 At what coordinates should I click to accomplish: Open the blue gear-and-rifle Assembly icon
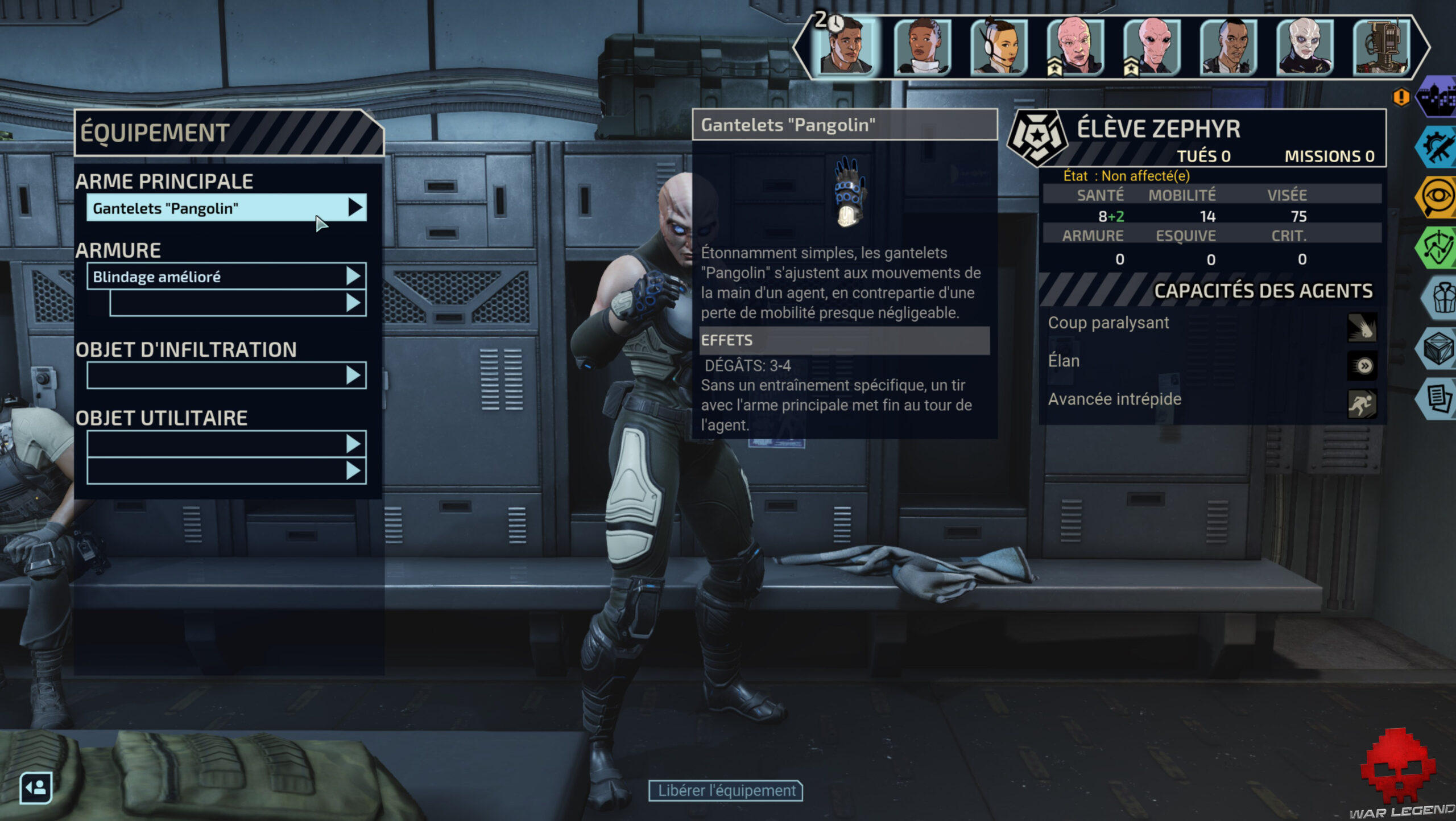coord(1437,147)
